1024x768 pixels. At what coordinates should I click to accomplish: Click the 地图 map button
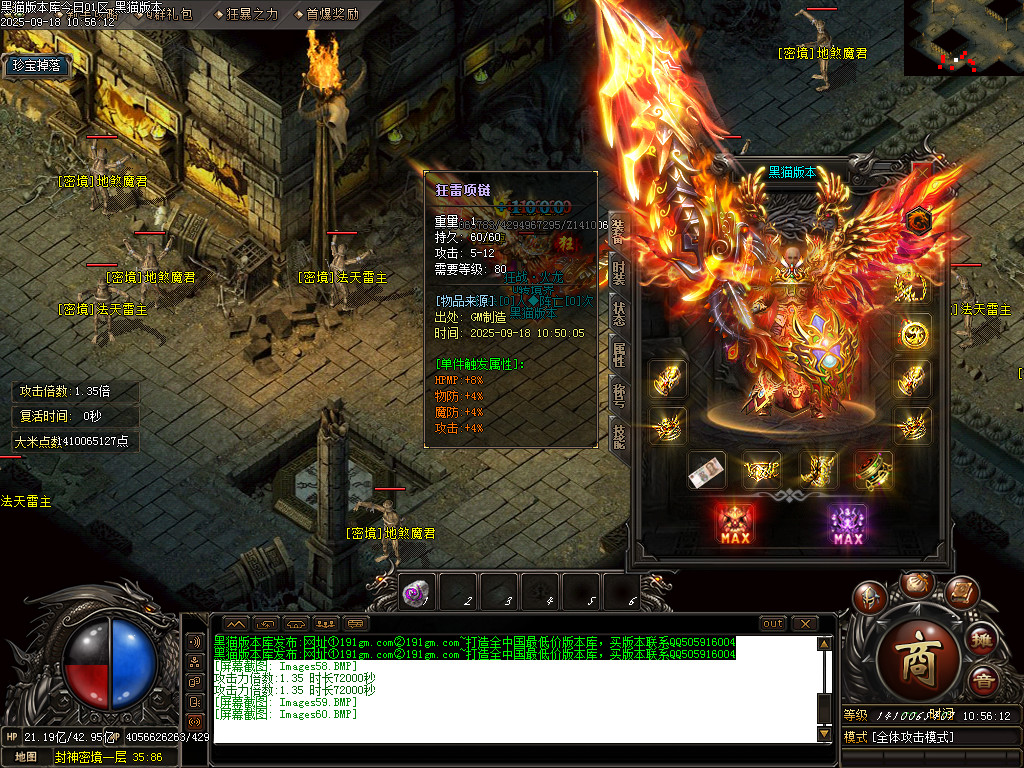tap(26, 757)
